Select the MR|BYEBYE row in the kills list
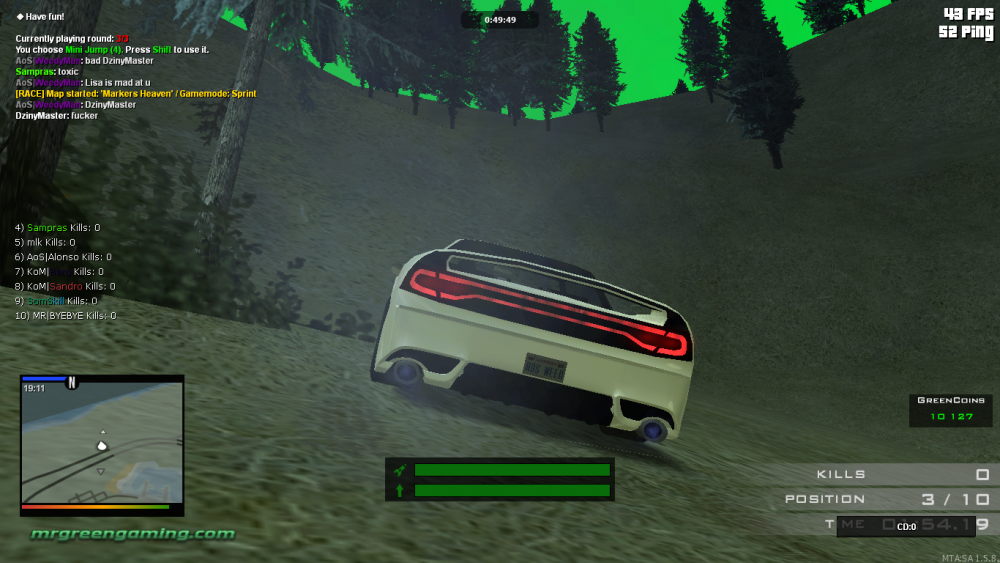 click(x=65, y=315)
